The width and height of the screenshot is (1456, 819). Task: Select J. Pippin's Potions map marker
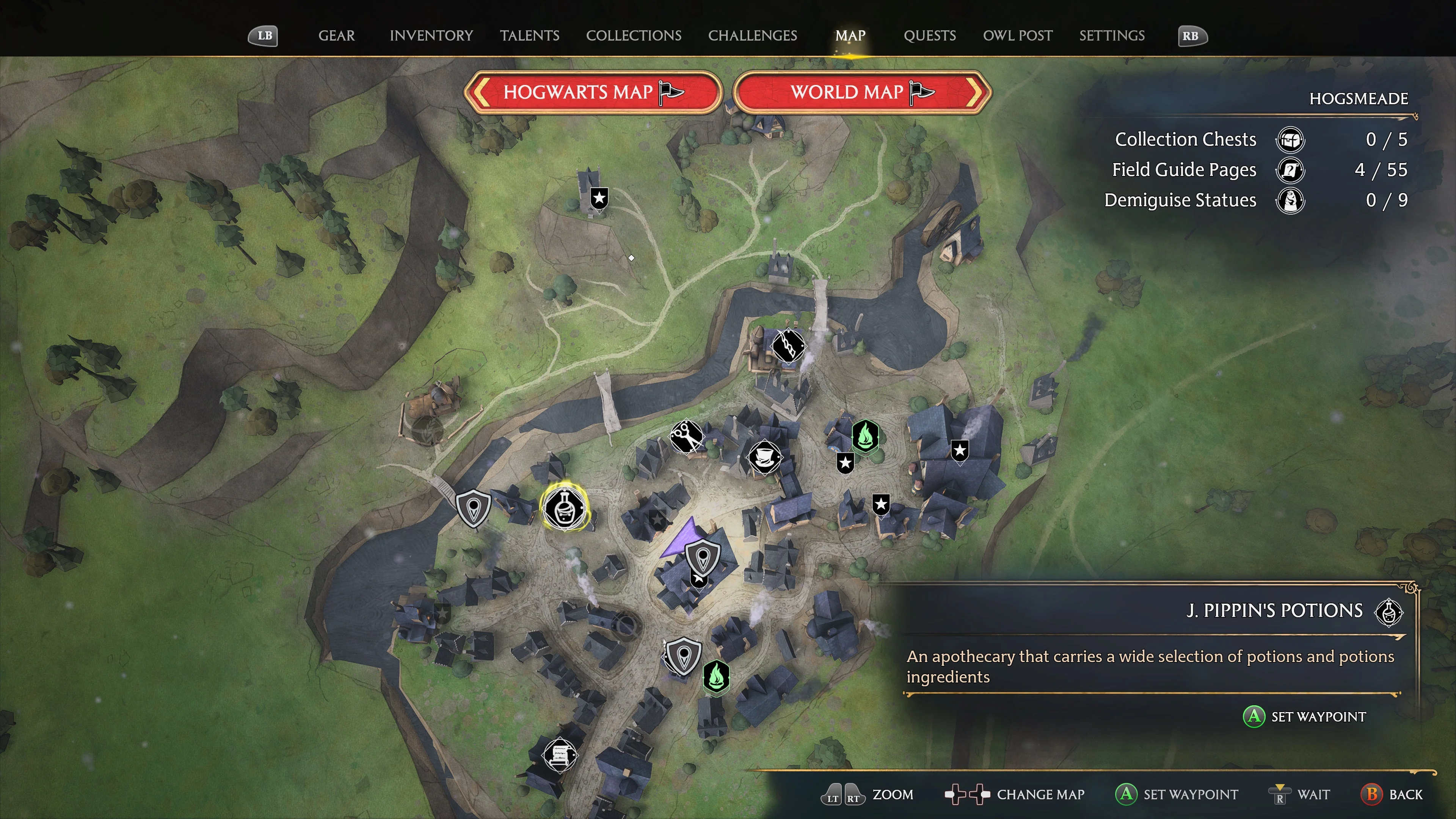[x=564, y=507]
